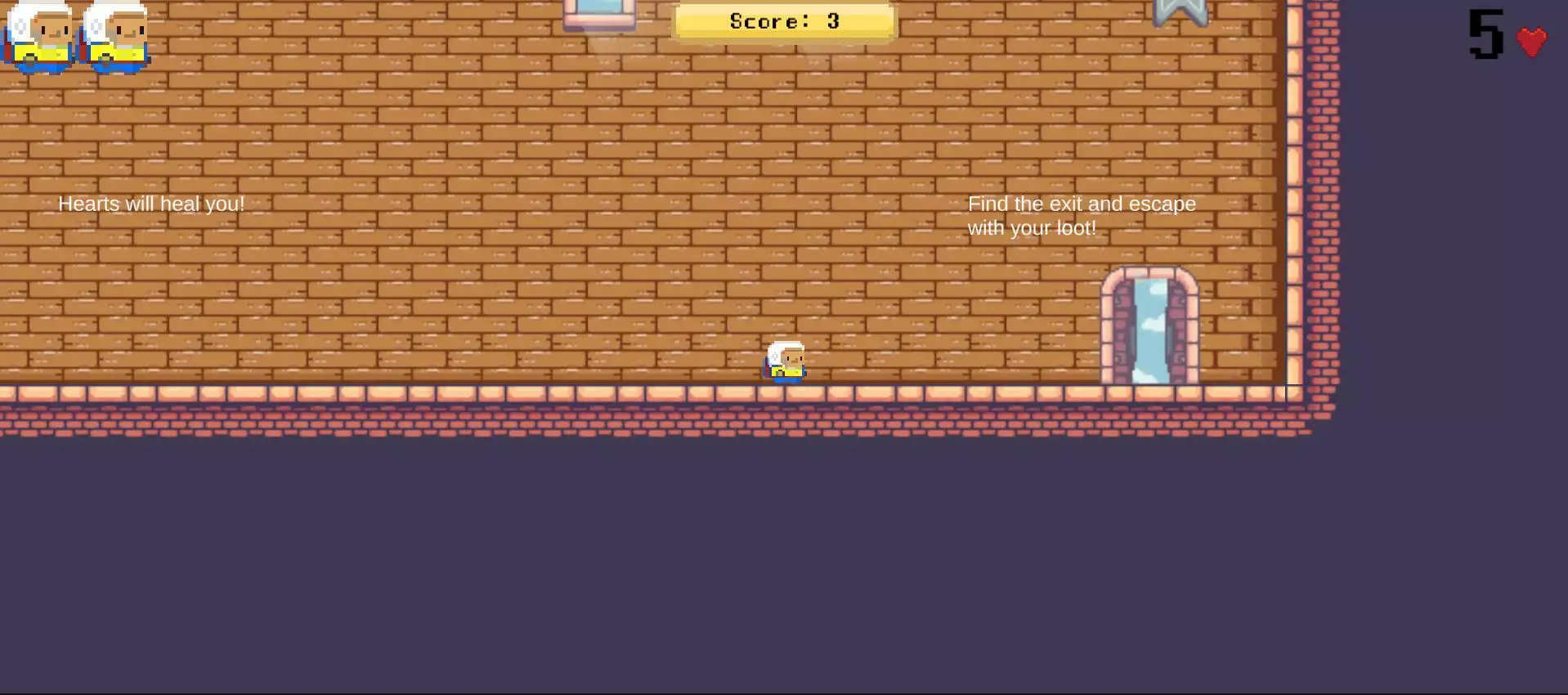1568x695 pixels.
Task: Click the framed window picture on the wall
Action: coord(601,12)
